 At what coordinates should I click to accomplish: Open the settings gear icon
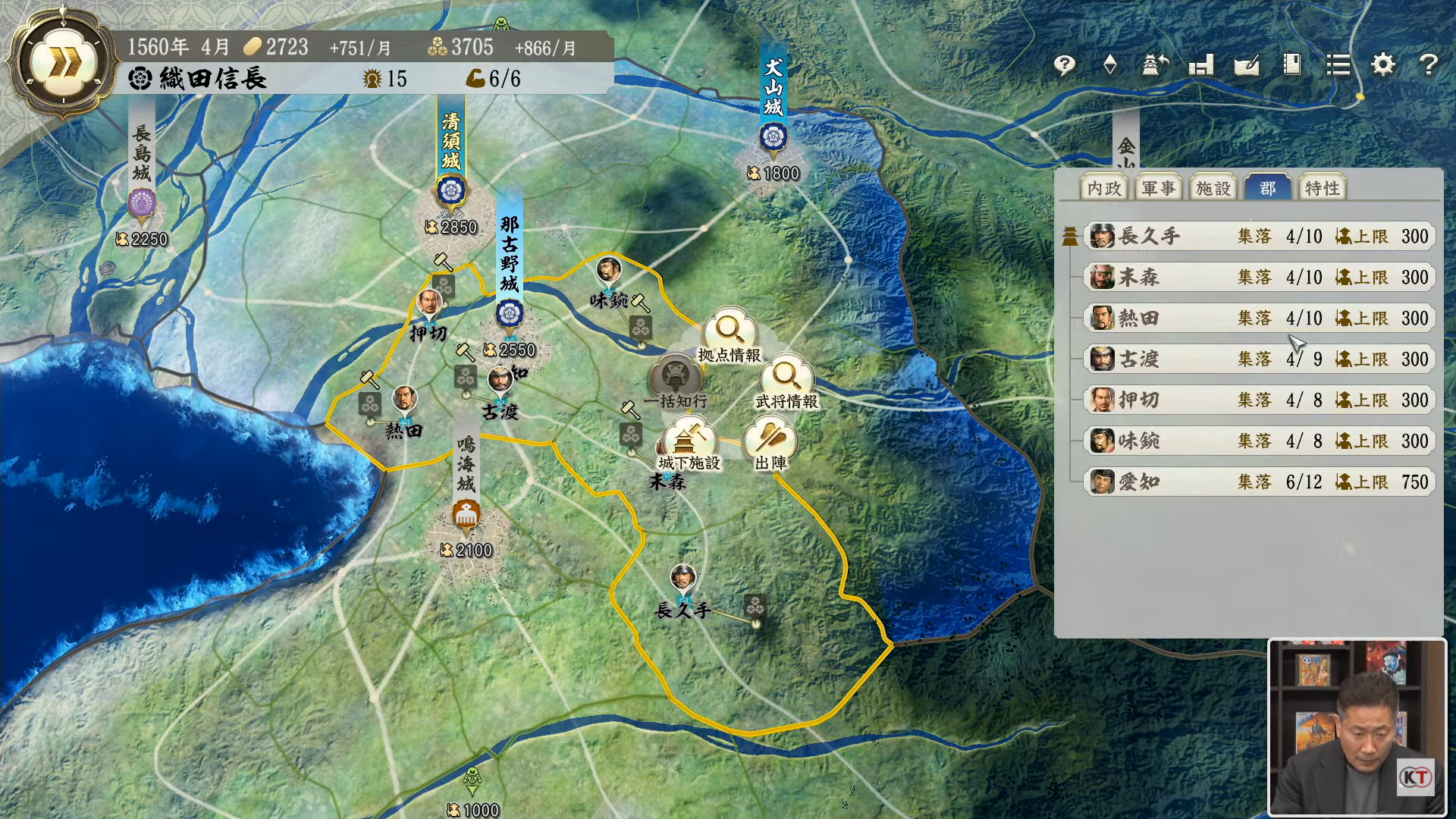1383,65
